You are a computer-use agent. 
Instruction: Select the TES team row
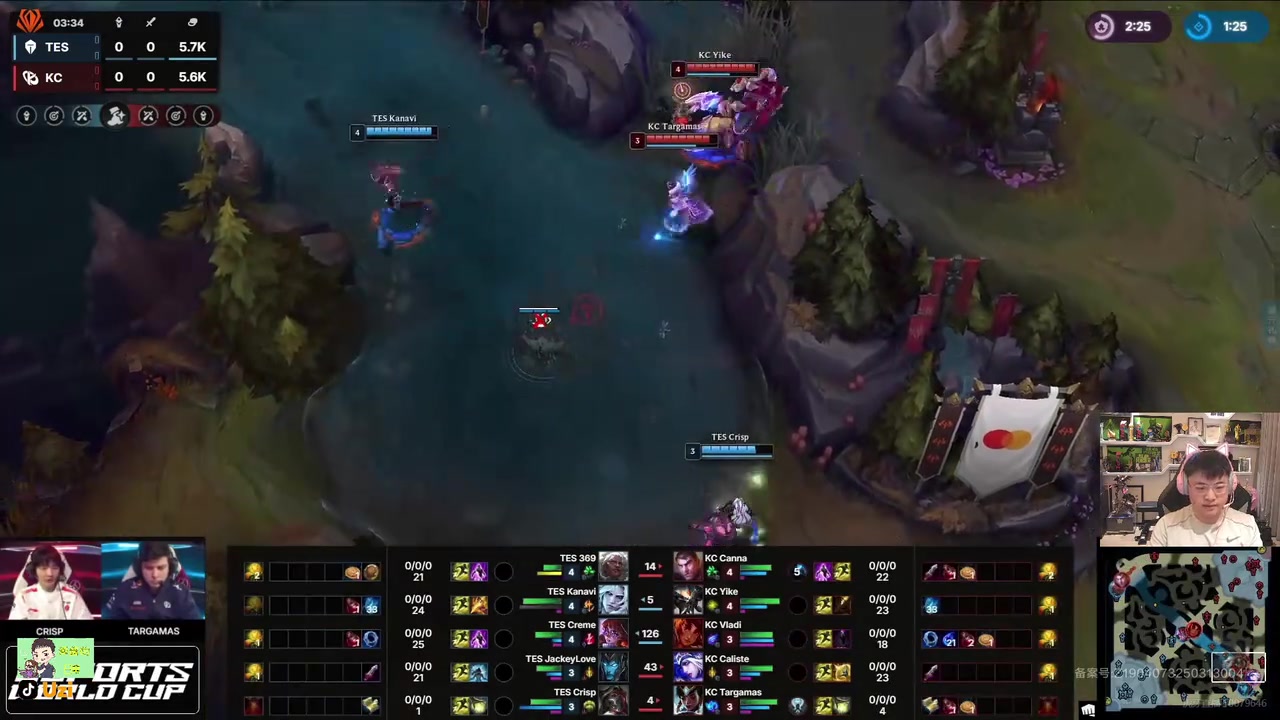[x=110, y=47]
